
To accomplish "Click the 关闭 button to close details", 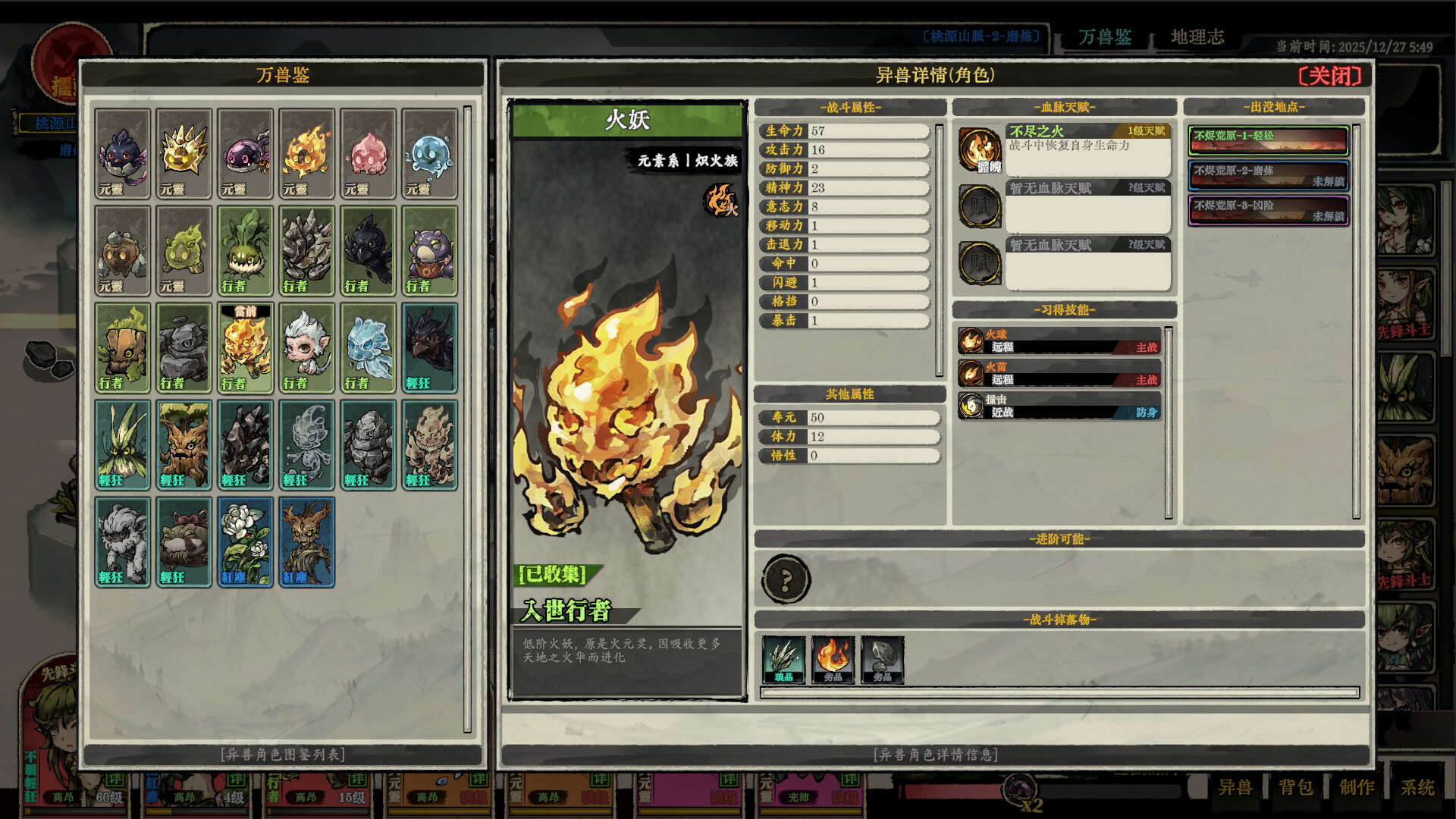I will pyautogui.click(x=1331, y=76).
